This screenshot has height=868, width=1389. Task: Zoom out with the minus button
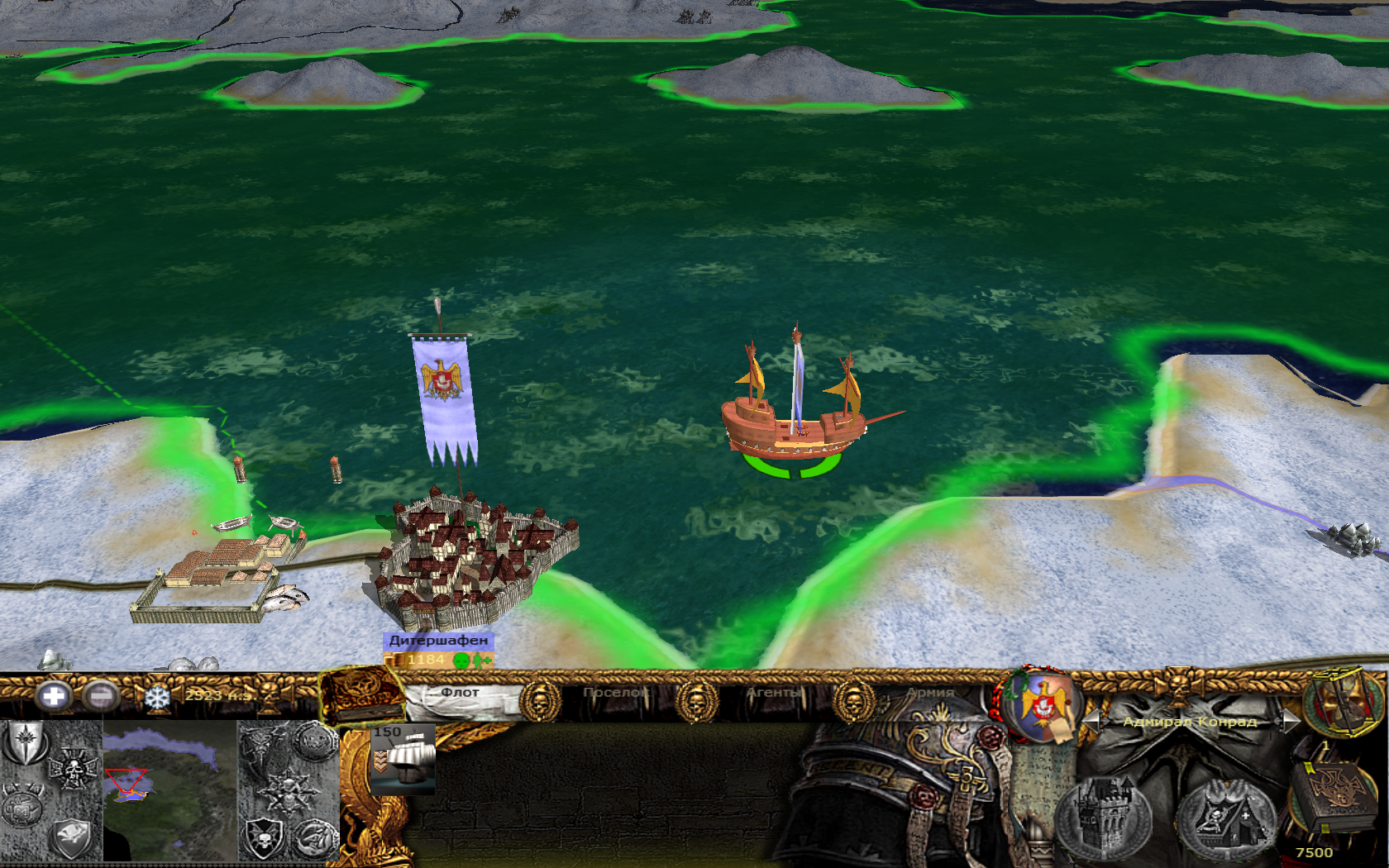[x=101, y=696]
